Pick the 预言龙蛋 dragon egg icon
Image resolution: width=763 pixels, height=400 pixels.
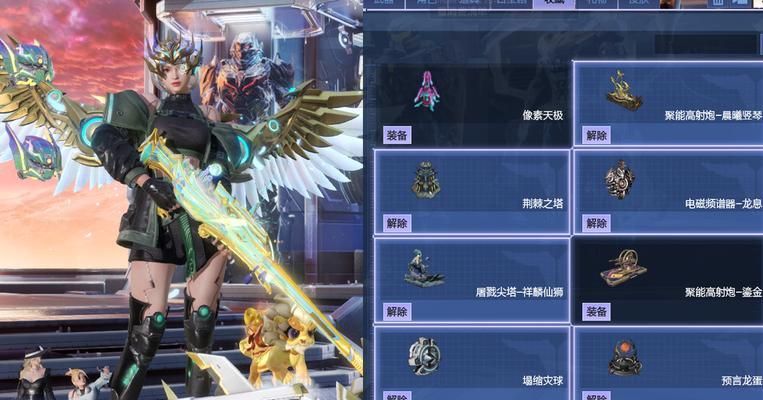(x=625, y=358)
